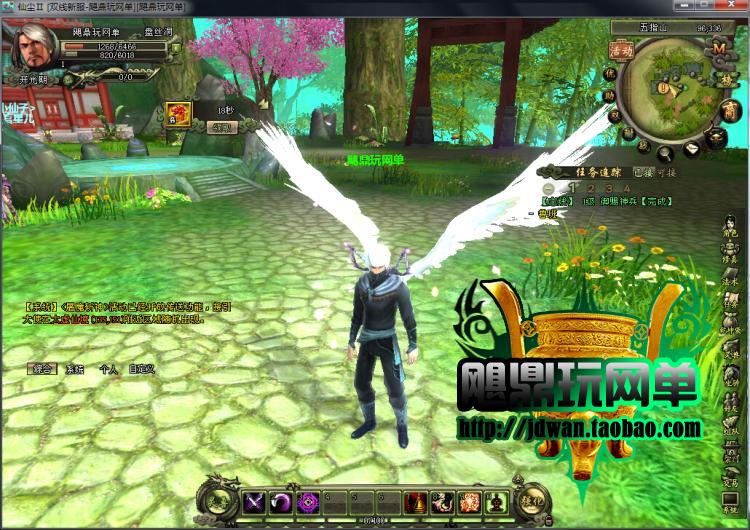This screenshot has width=750, height=530.
Task: Activate the purple eye skill
Action: (x=308, y=502)
